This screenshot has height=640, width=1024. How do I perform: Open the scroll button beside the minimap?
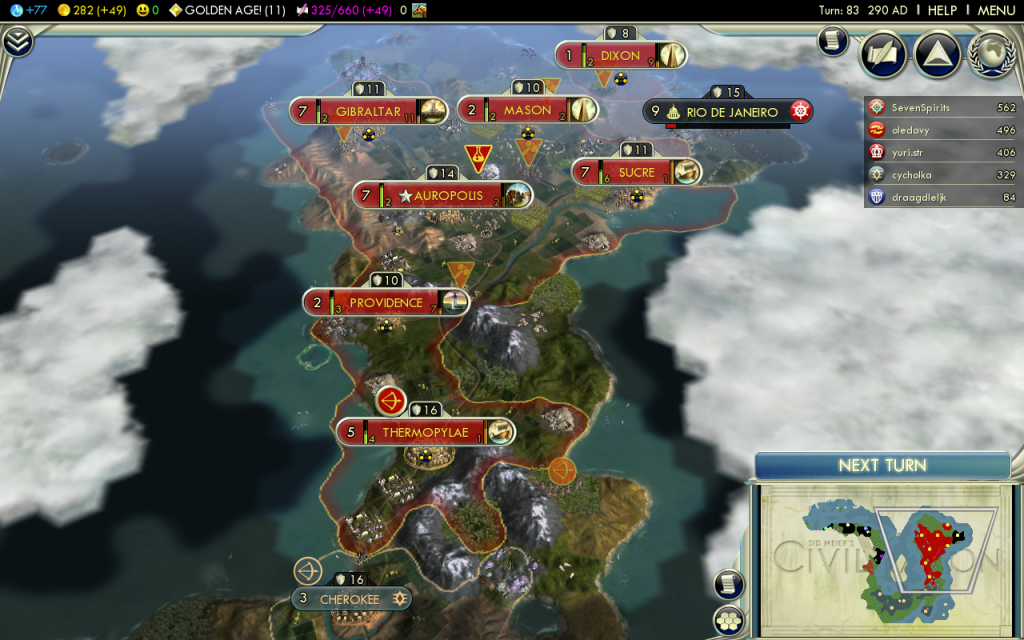tap(729, 585)
